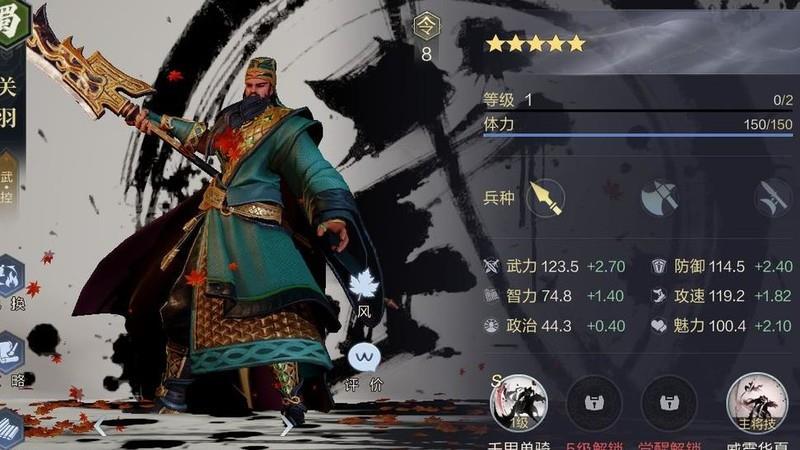This screenshot has height=450, width=800.
Task: Open the 评价 review speech bubble
Action: point(364,357)
